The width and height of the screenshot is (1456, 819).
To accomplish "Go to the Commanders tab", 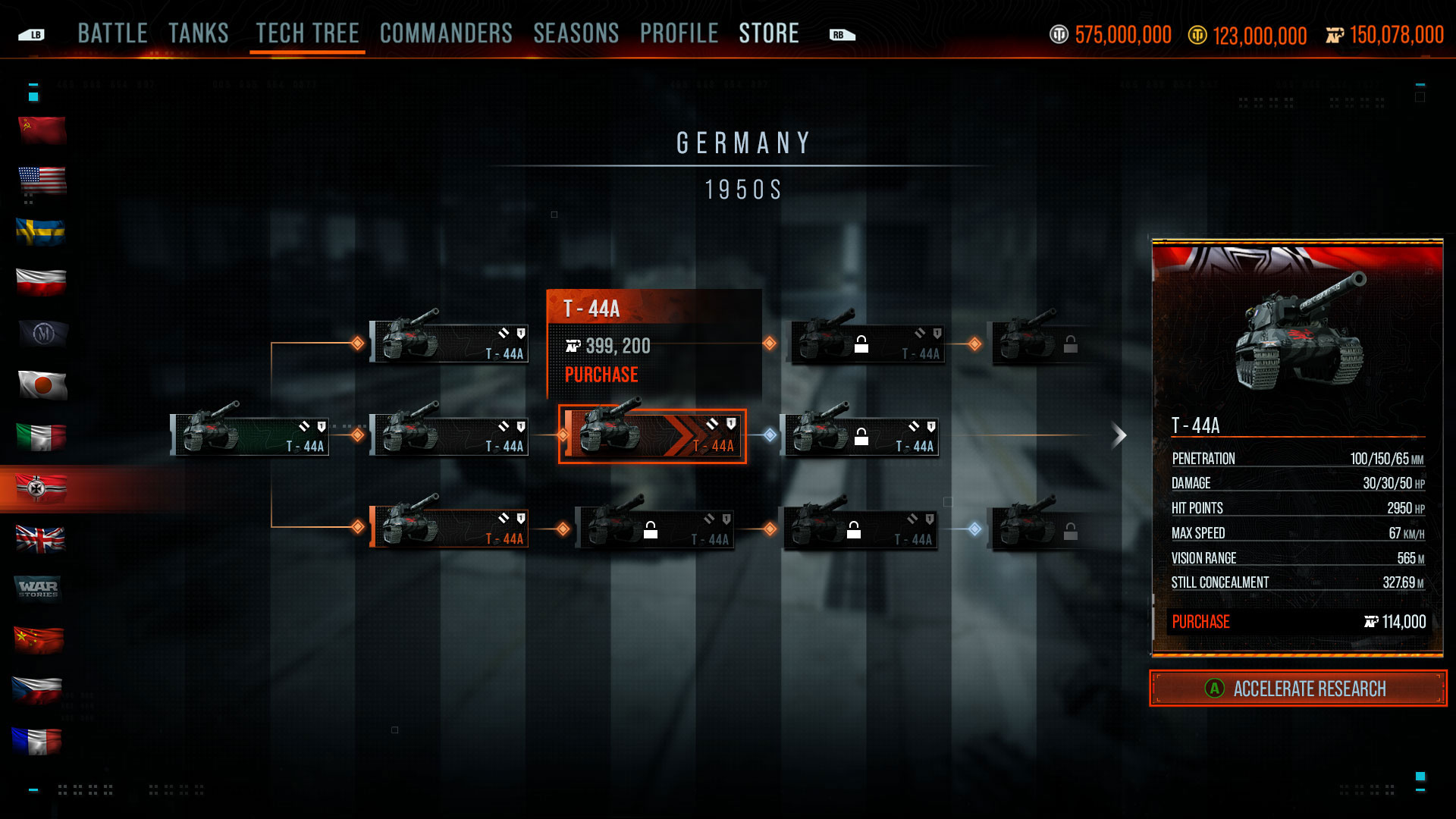I will click(446, 33).
